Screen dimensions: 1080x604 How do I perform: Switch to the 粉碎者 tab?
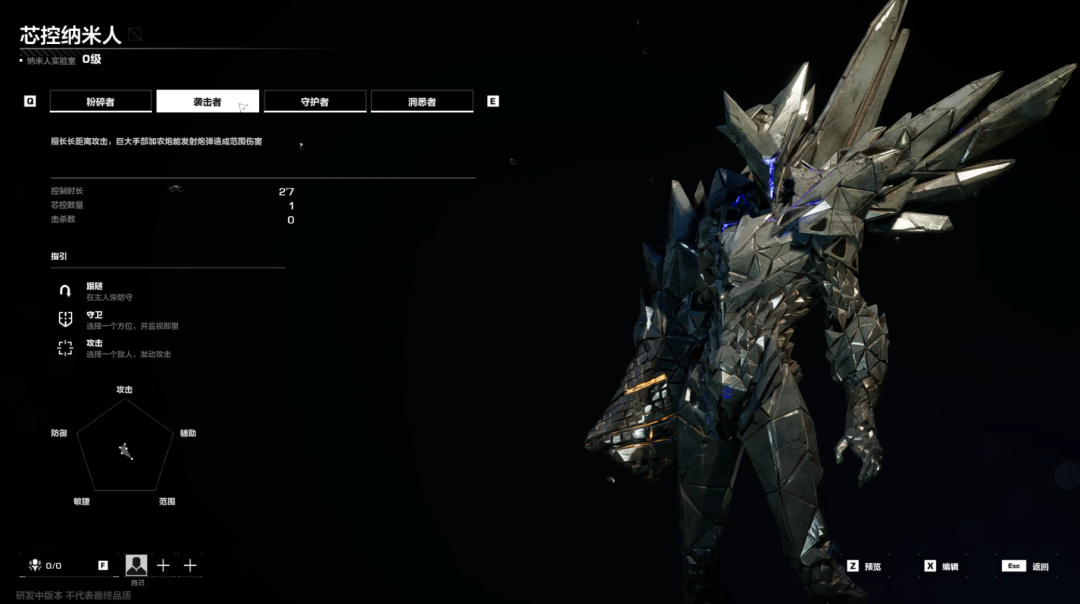101,102
